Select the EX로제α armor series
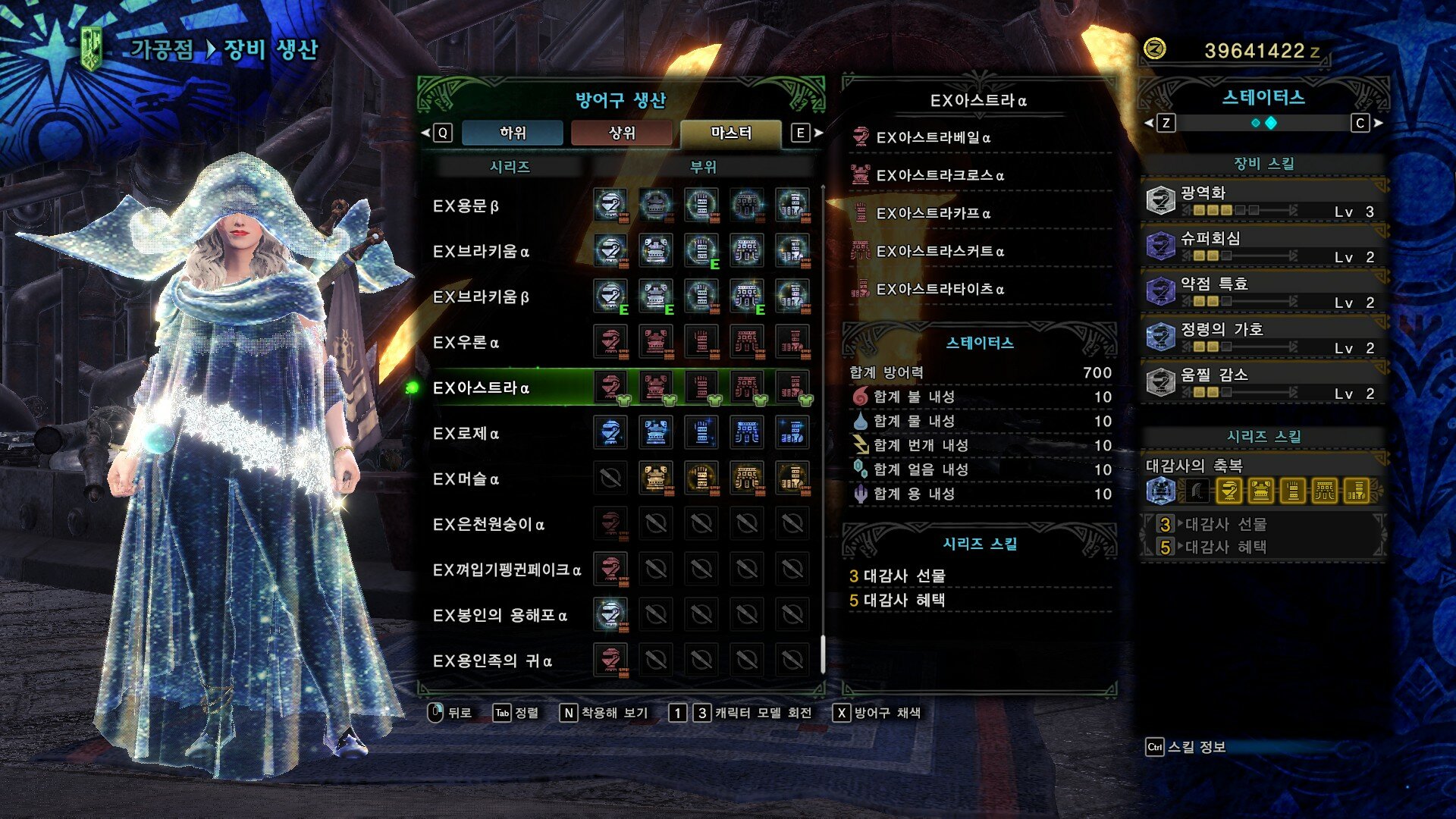 [466, 434]
